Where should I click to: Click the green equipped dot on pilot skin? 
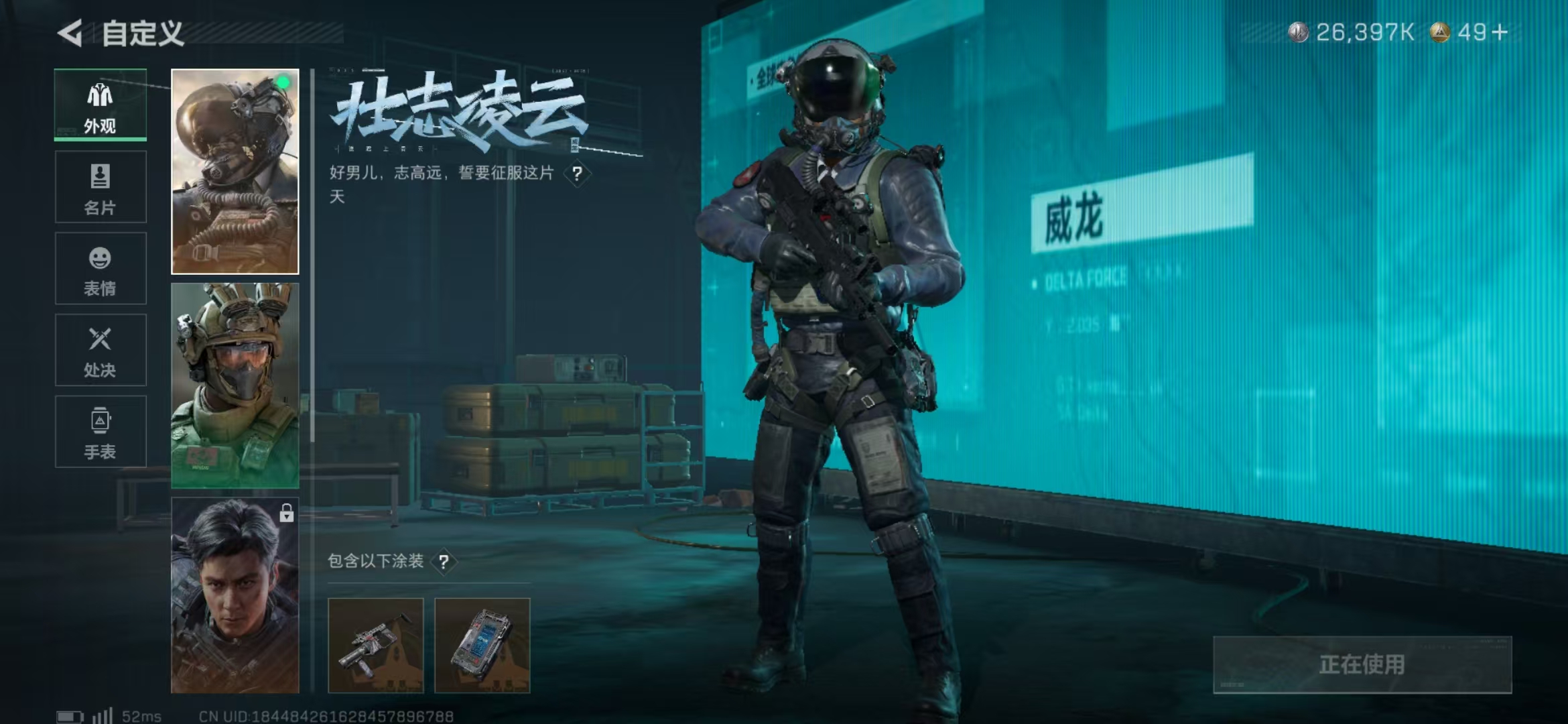pyautogui.click(x=282, y=83)
